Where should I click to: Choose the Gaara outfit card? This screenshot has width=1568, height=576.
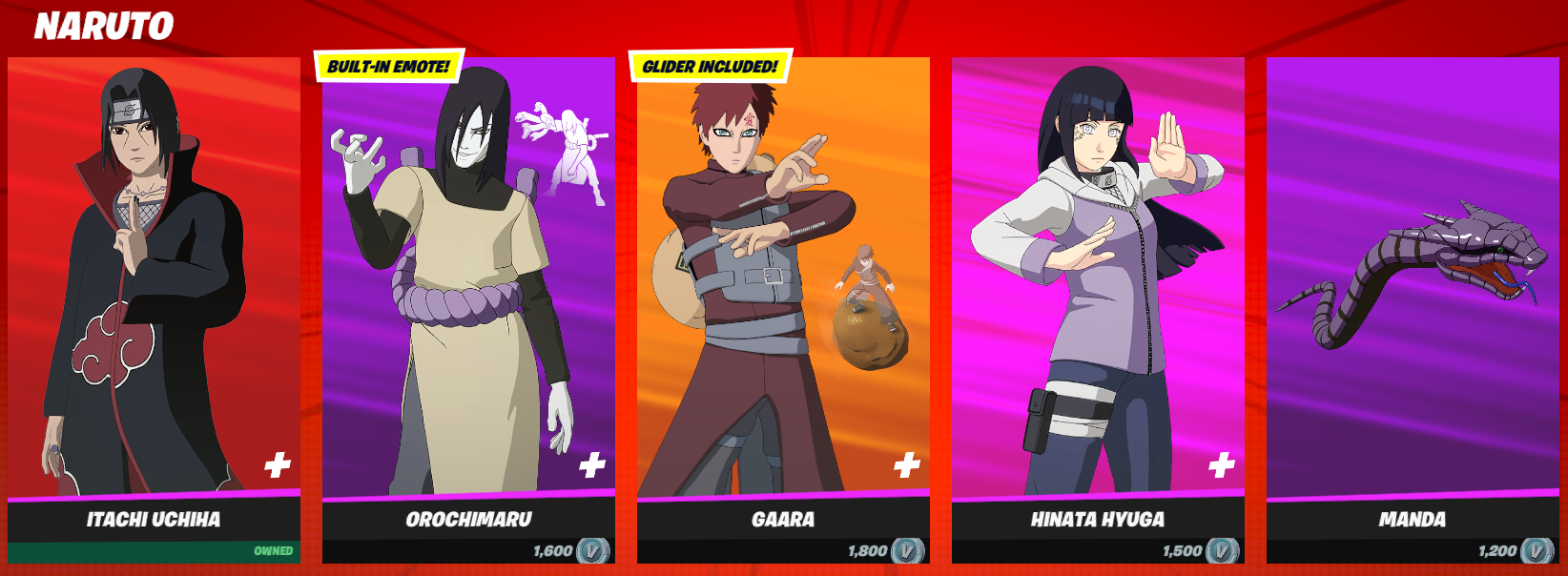coord(782,286)
